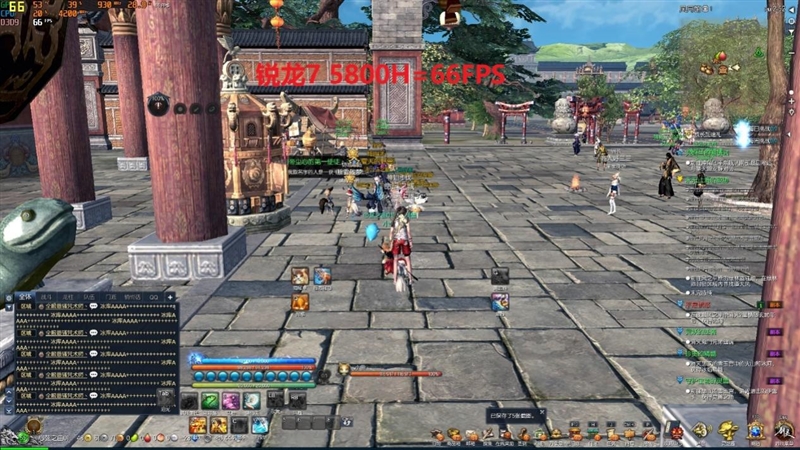800x450 pixels.
Task: Trigger the fiery orange skill on lower hotbar
Action: tap(198, 425)
